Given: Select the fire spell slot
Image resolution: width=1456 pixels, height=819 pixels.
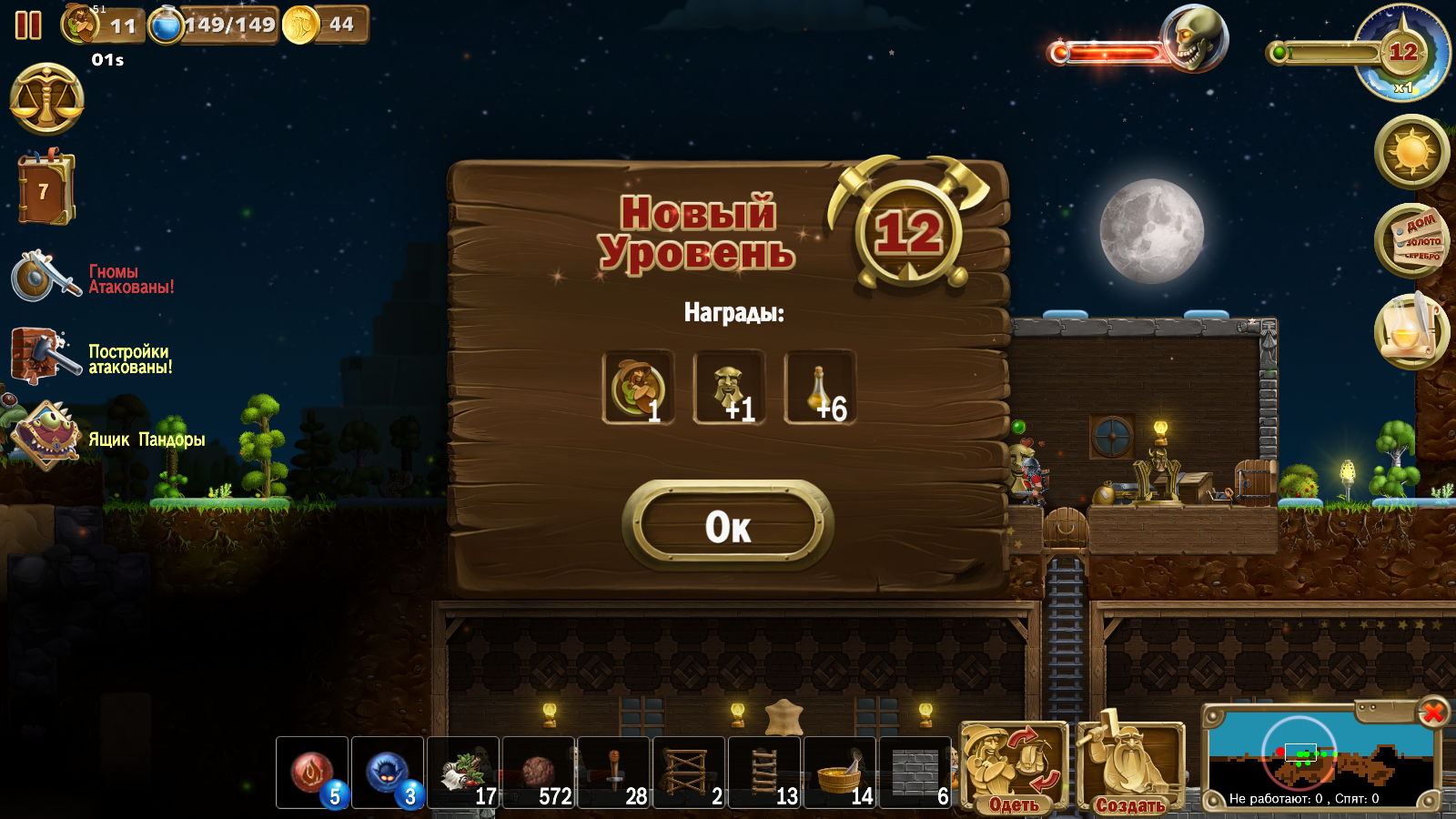Looking at the screenshot, I should tap(312, 773).
